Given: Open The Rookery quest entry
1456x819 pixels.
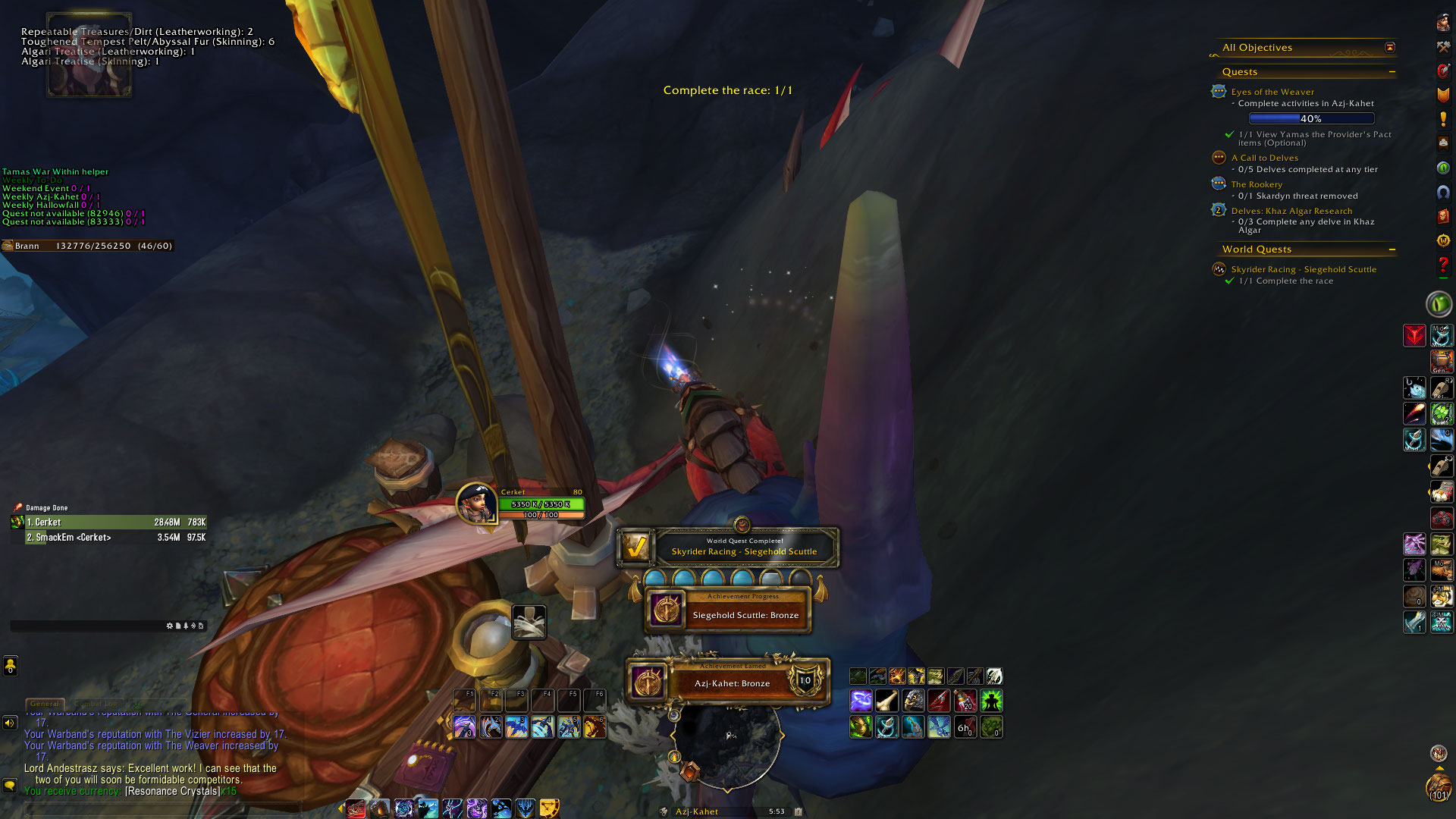Looking at the screenshot, I should click(1256, 184).
